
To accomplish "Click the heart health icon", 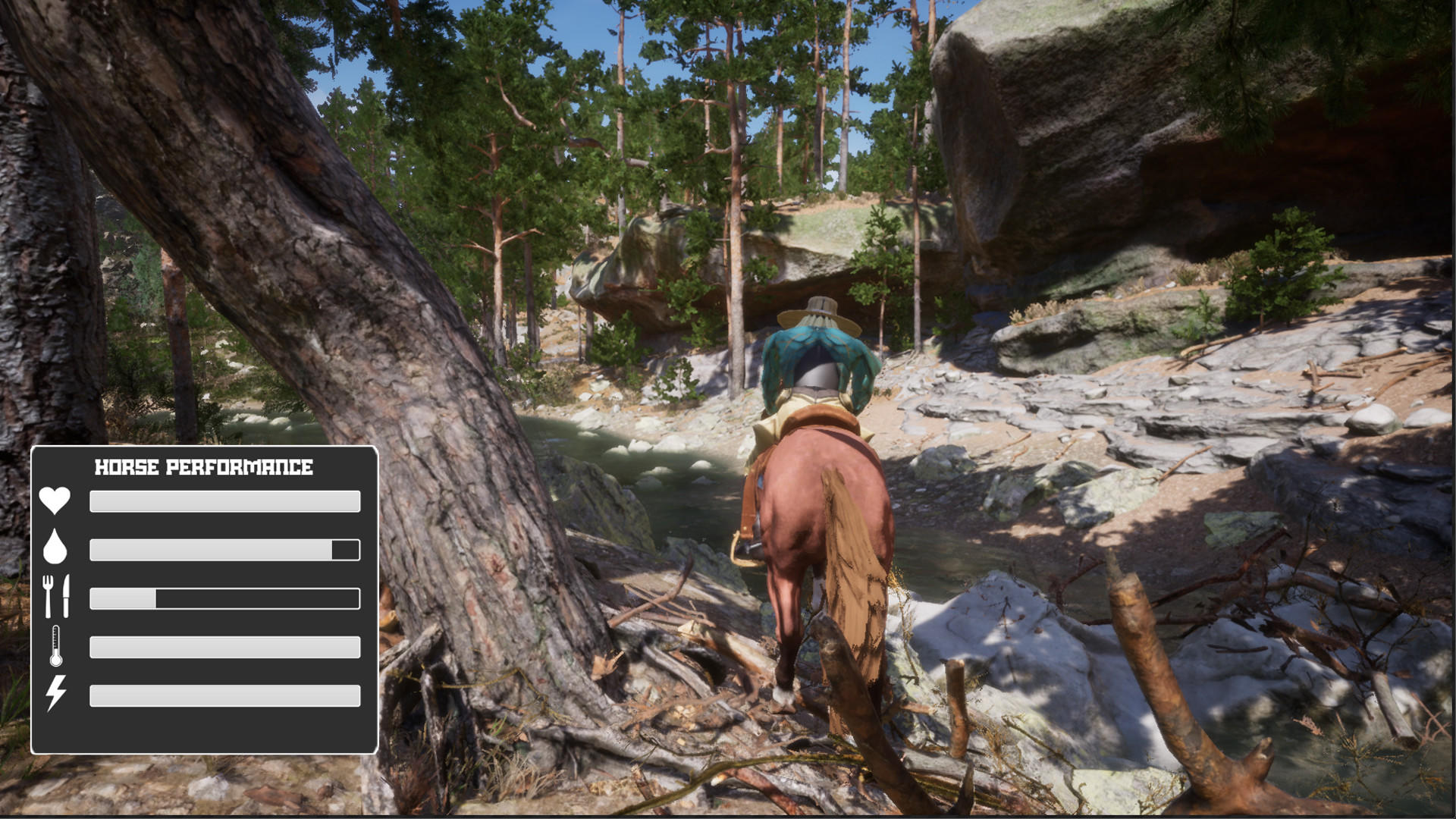I will (x=55, y=500).
